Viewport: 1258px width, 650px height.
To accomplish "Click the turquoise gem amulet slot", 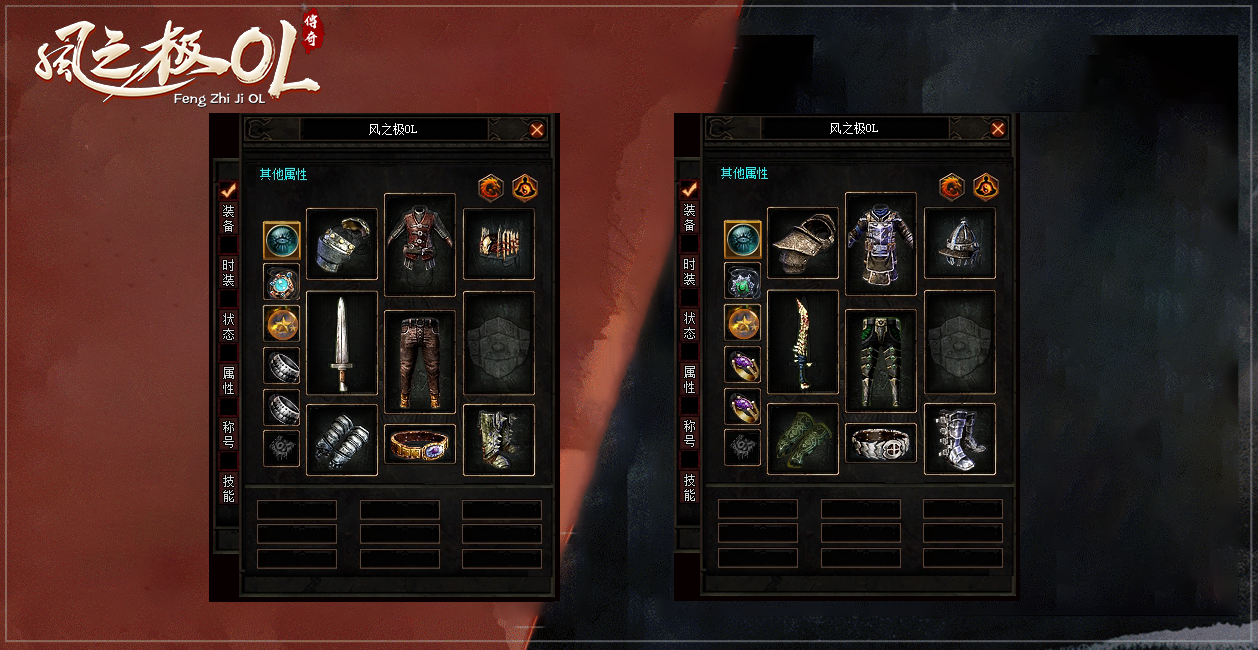I will point(281,282).
